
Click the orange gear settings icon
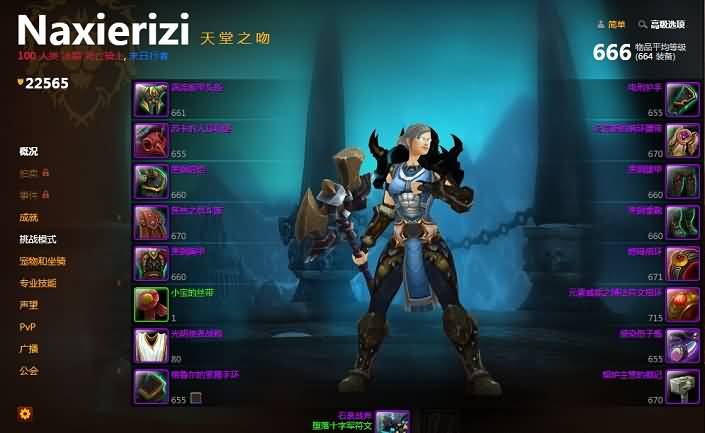point(25,413)
